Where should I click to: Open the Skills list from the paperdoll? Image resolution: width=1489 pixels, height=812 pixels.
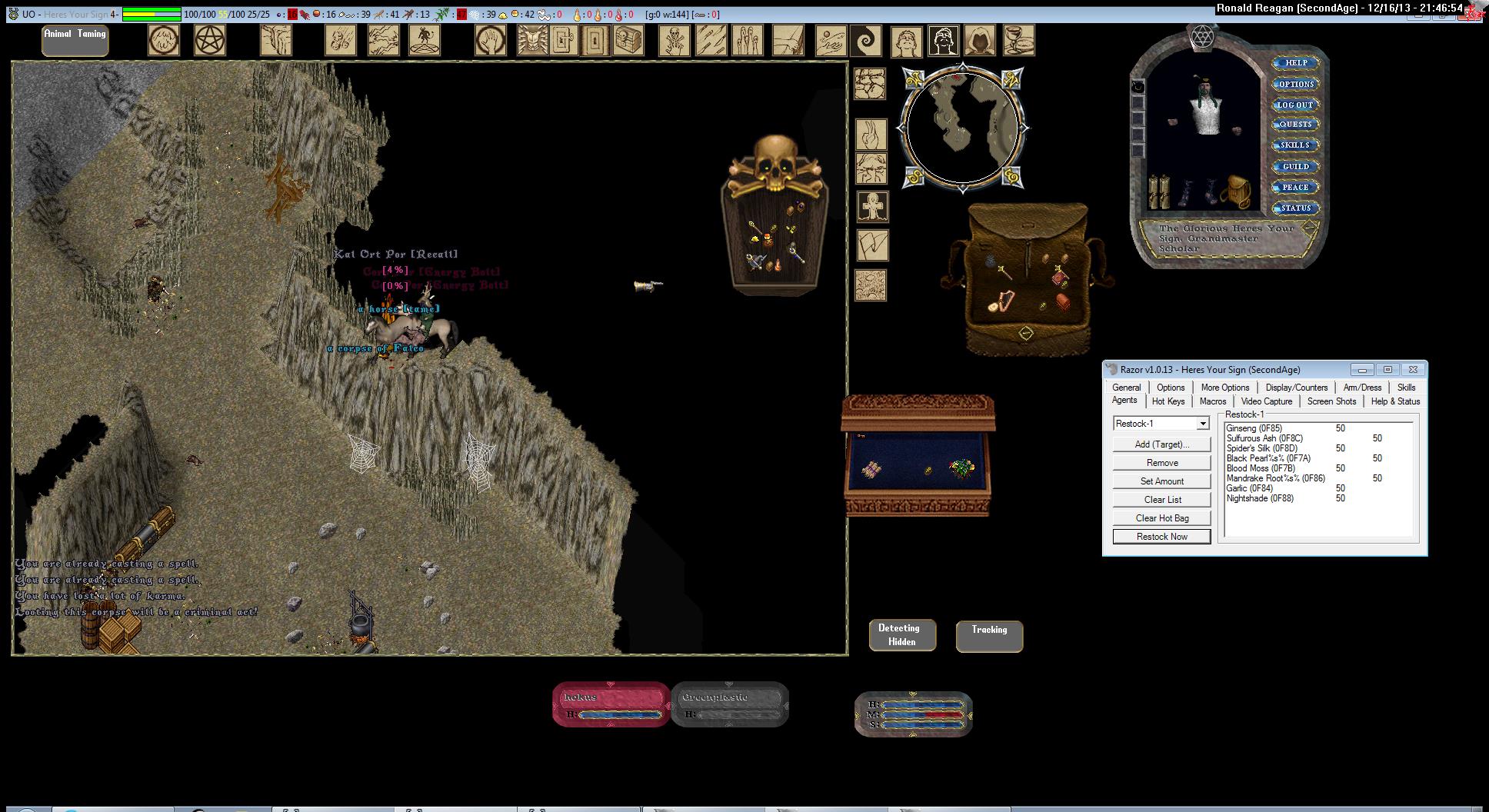pyautogui.click(x=1295, y=145)
